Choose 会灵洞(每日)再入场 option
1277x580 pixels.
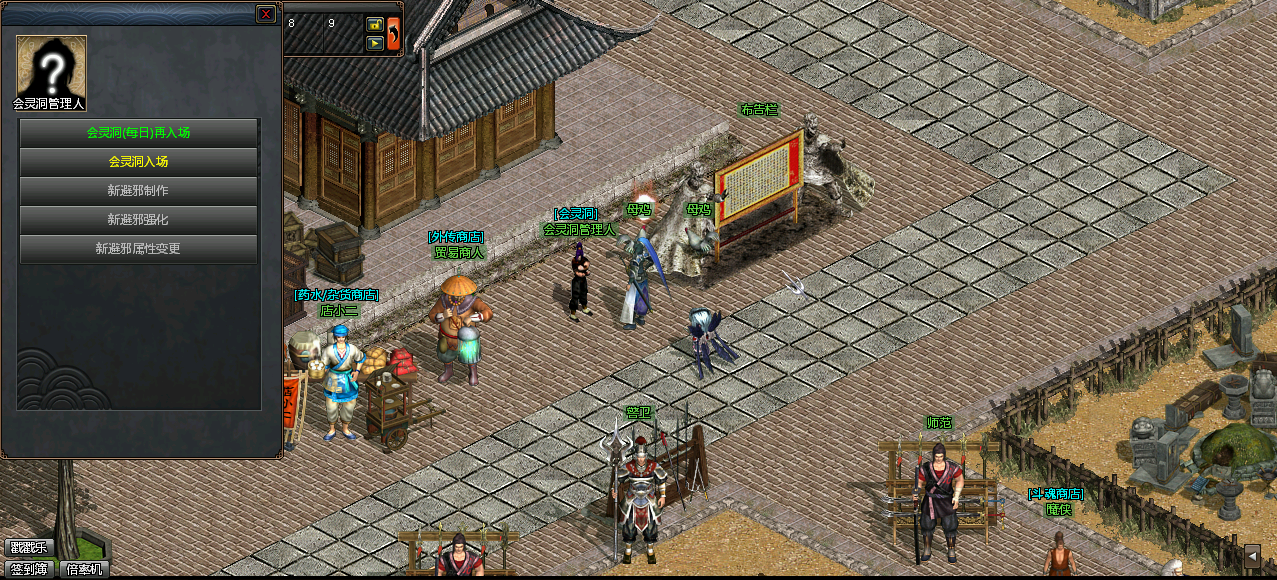[139, 132]
